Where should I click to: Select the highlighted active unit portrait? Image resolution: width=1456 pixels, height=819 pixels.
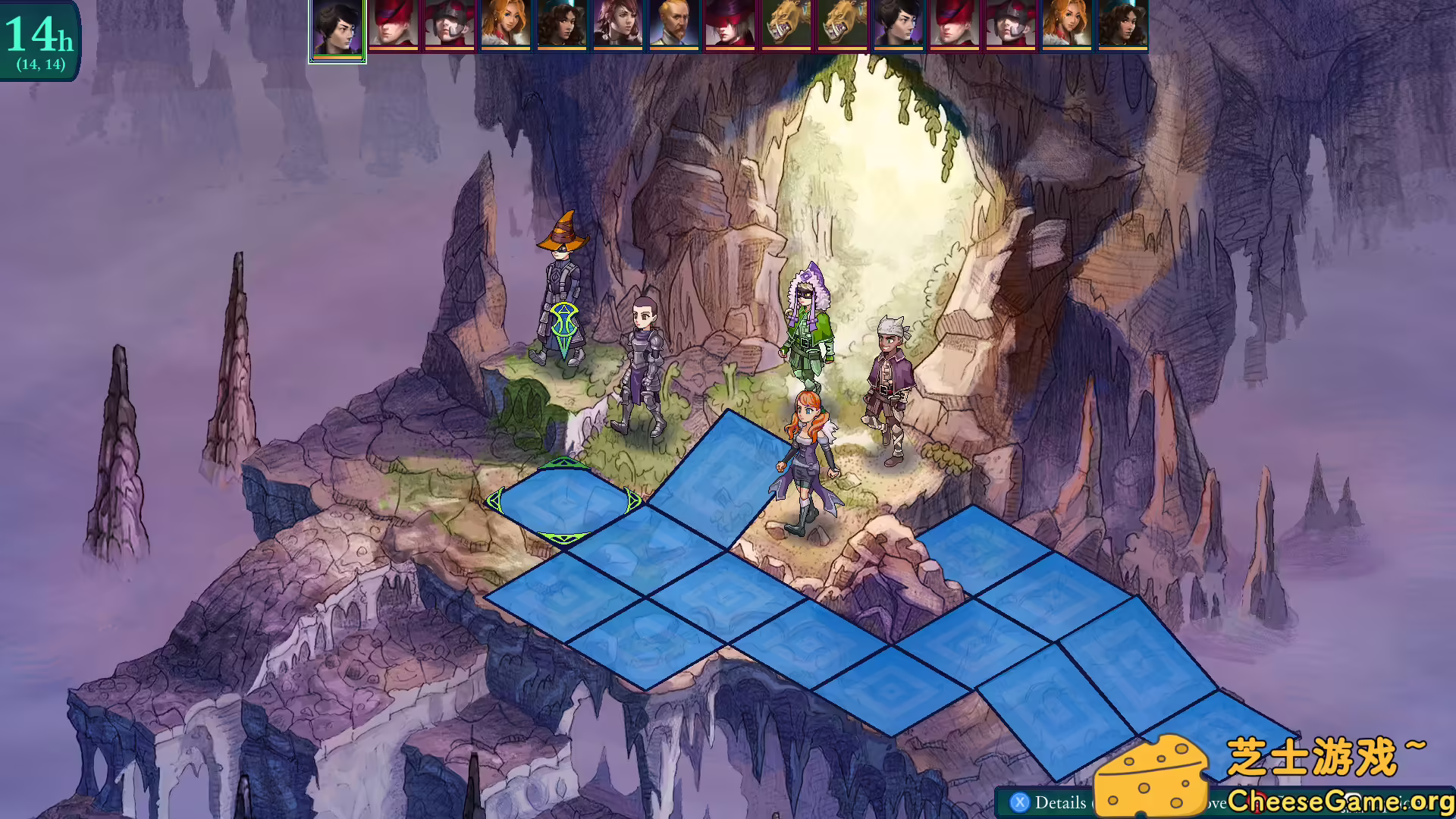337,29
